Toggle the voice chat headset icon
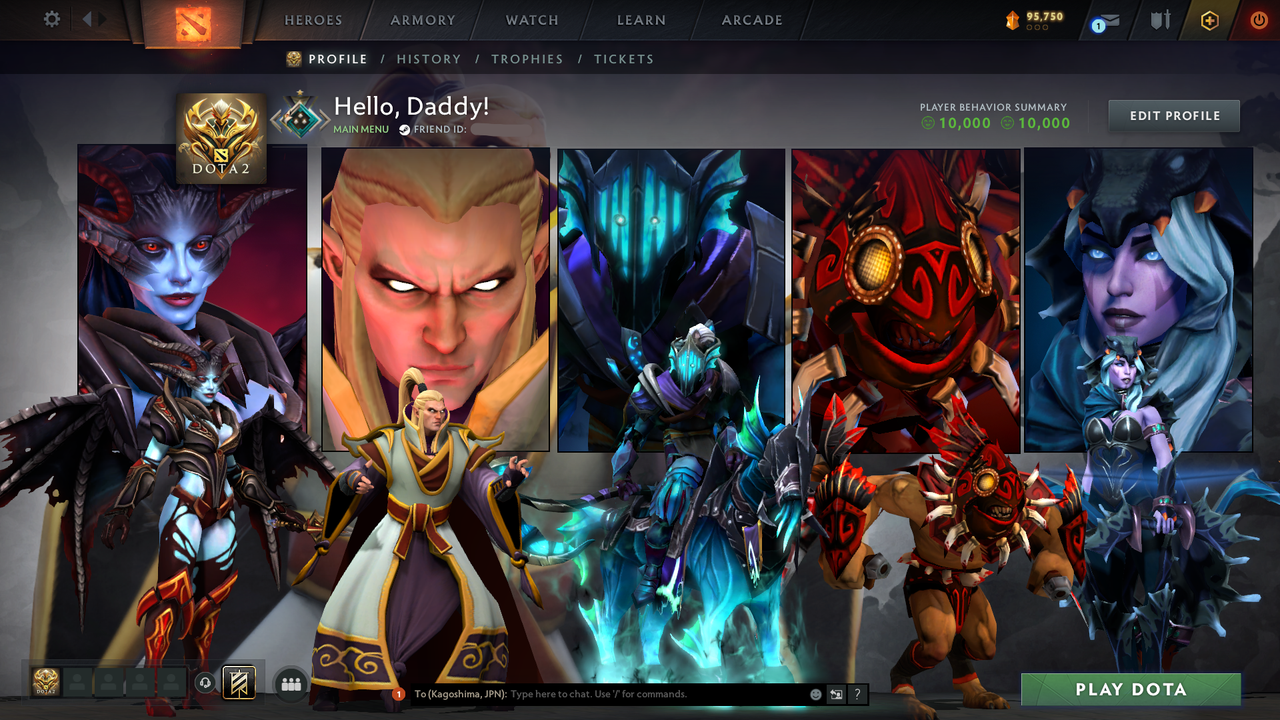The image size is (1280, 720). [x=205, y=682]
